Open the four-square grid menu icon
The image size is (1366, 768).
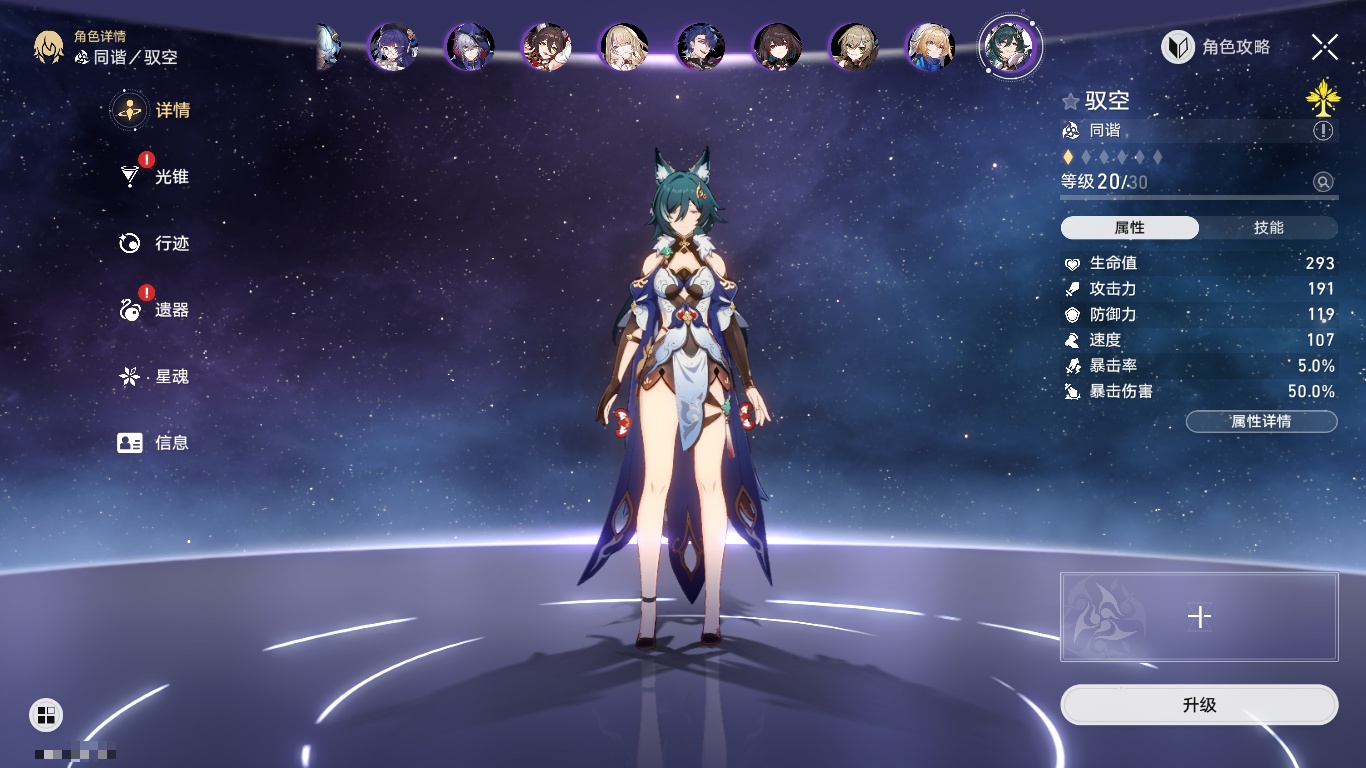click(46, 714)
